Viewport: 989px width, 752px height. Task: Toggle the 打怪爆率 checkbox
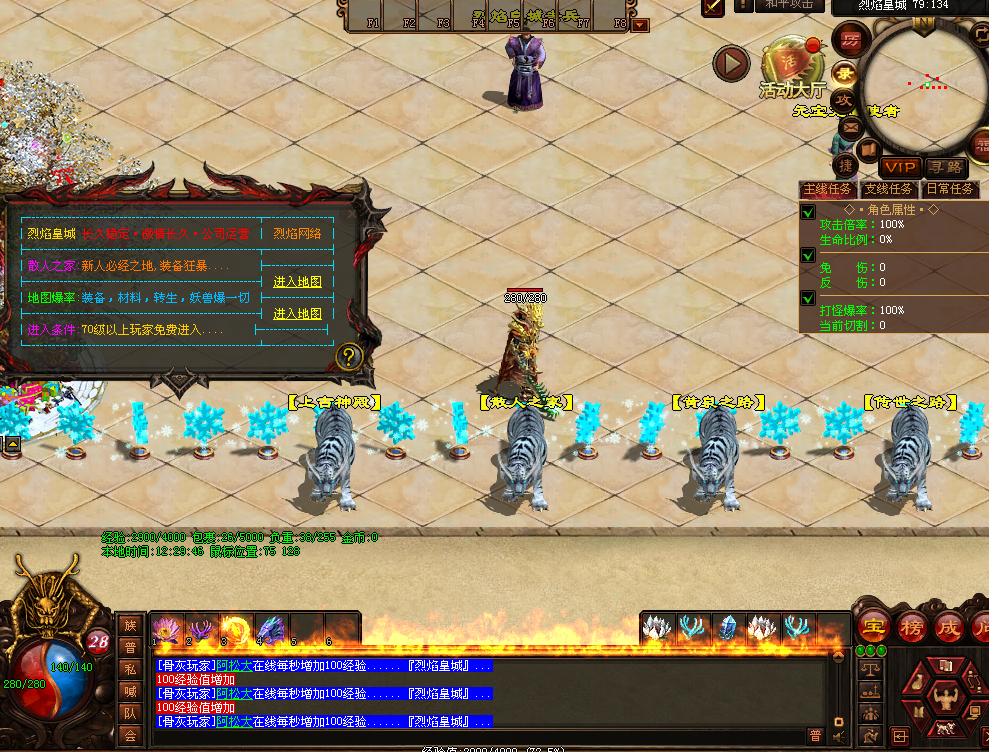click(x=808, y=298)
